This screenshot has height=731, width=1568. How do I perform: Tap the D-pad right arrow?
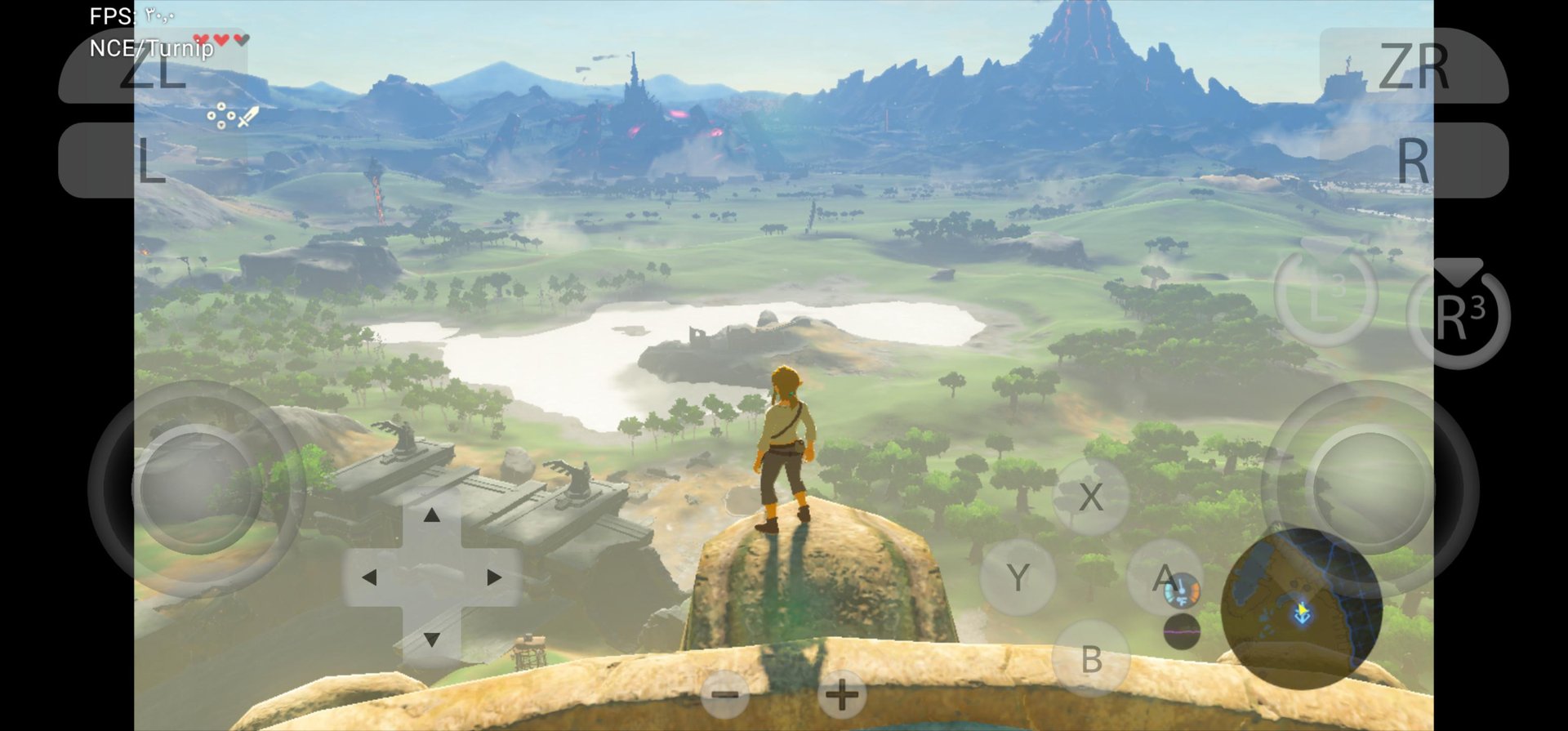(493, 577)
